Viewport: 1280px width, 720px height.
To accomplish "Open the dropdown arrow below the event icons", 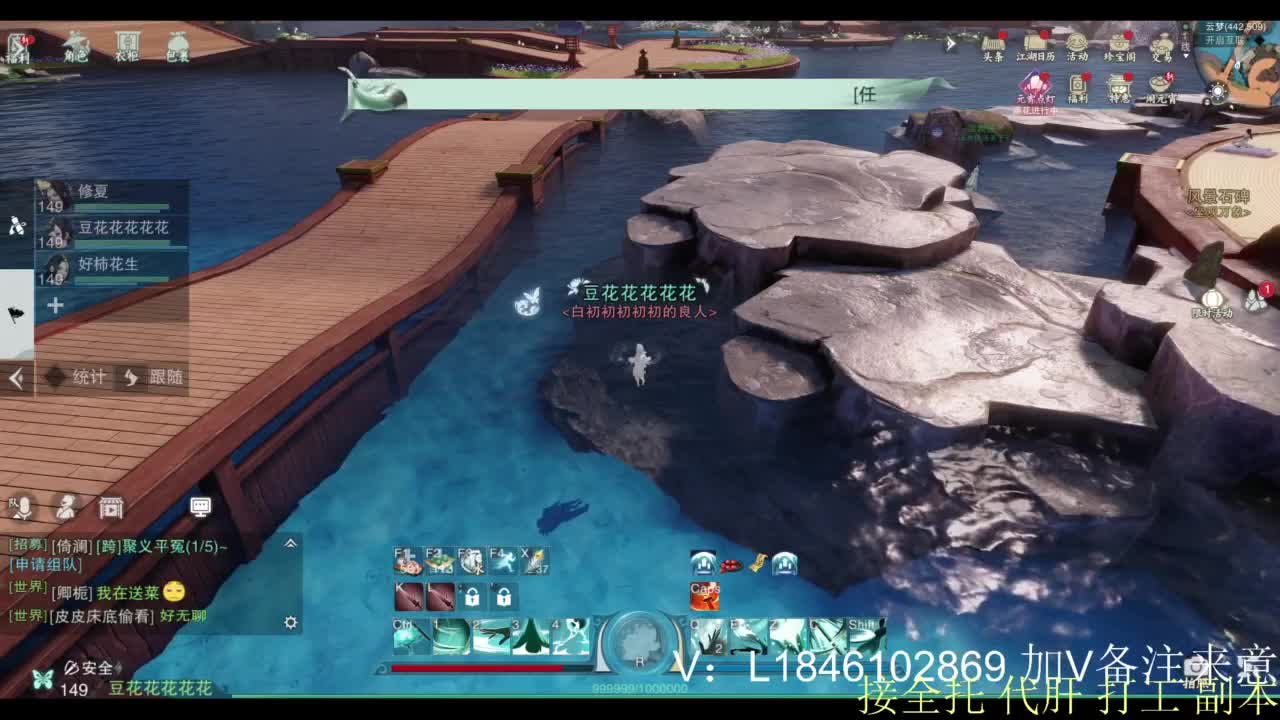I will coord(1186,56).
